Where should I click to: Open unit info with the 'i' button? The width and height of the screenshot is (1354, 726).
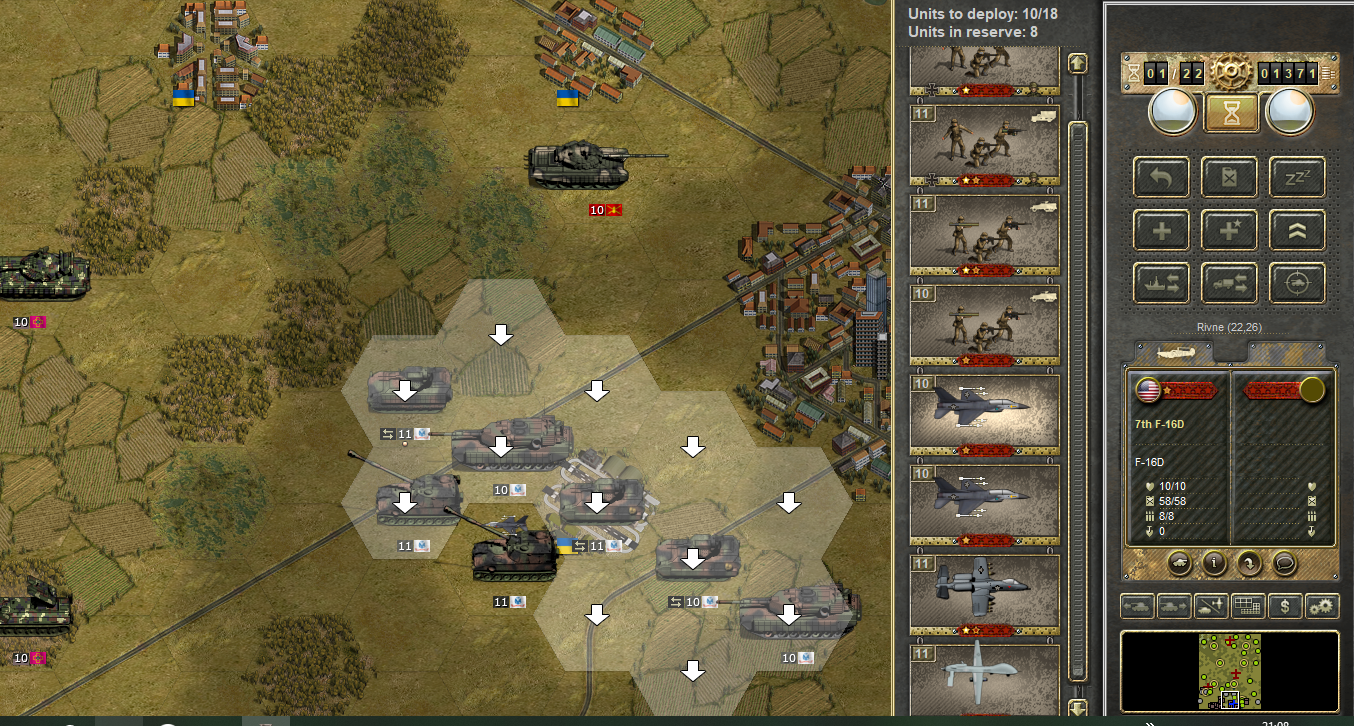[1214, 563]
